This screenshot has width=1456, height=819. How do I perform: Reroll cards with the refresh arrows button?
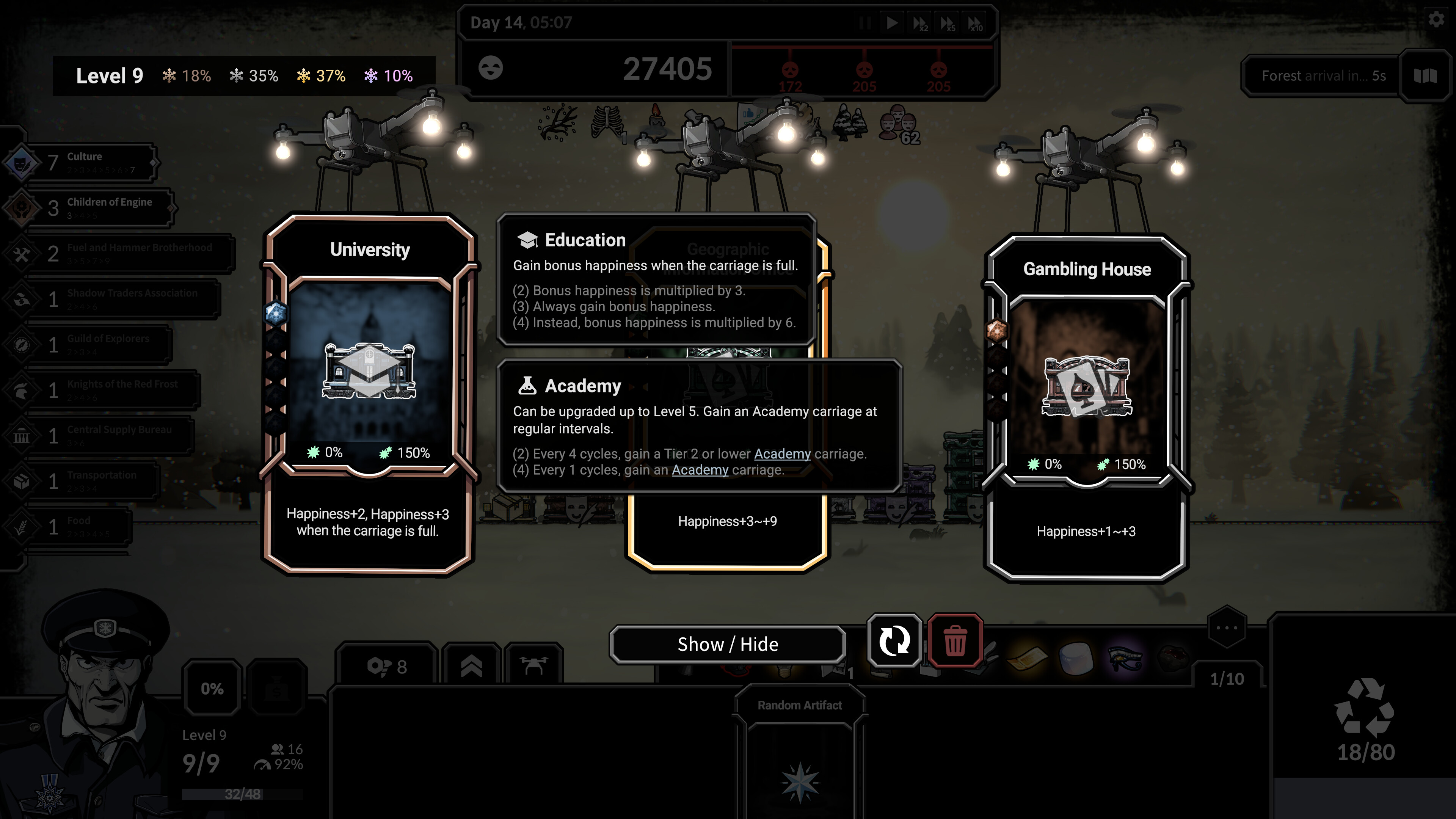coord(894,641)
